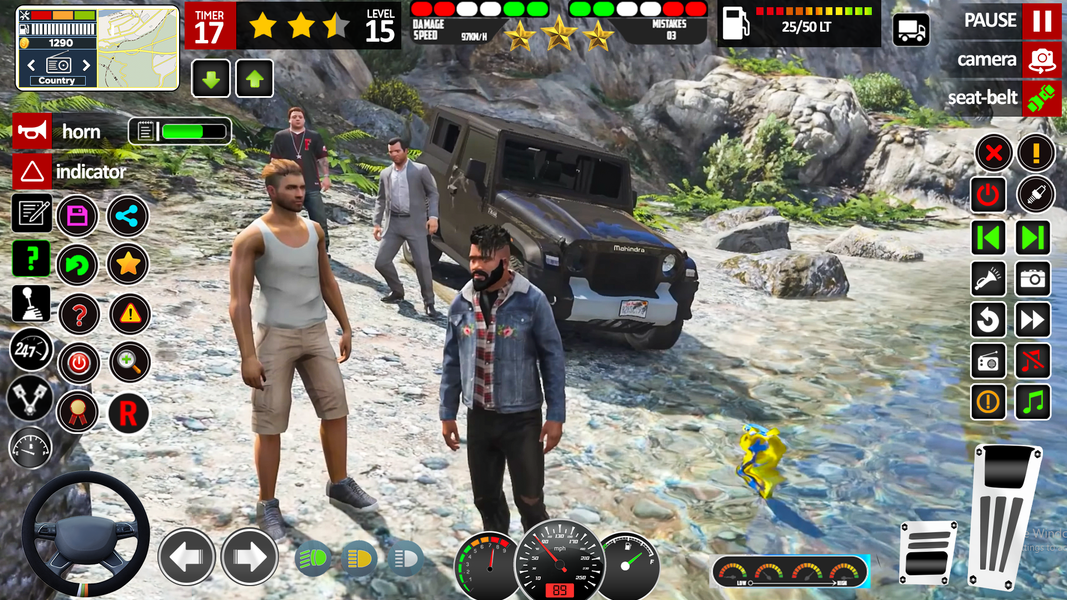Switch the camera view

pos(1041,59)
